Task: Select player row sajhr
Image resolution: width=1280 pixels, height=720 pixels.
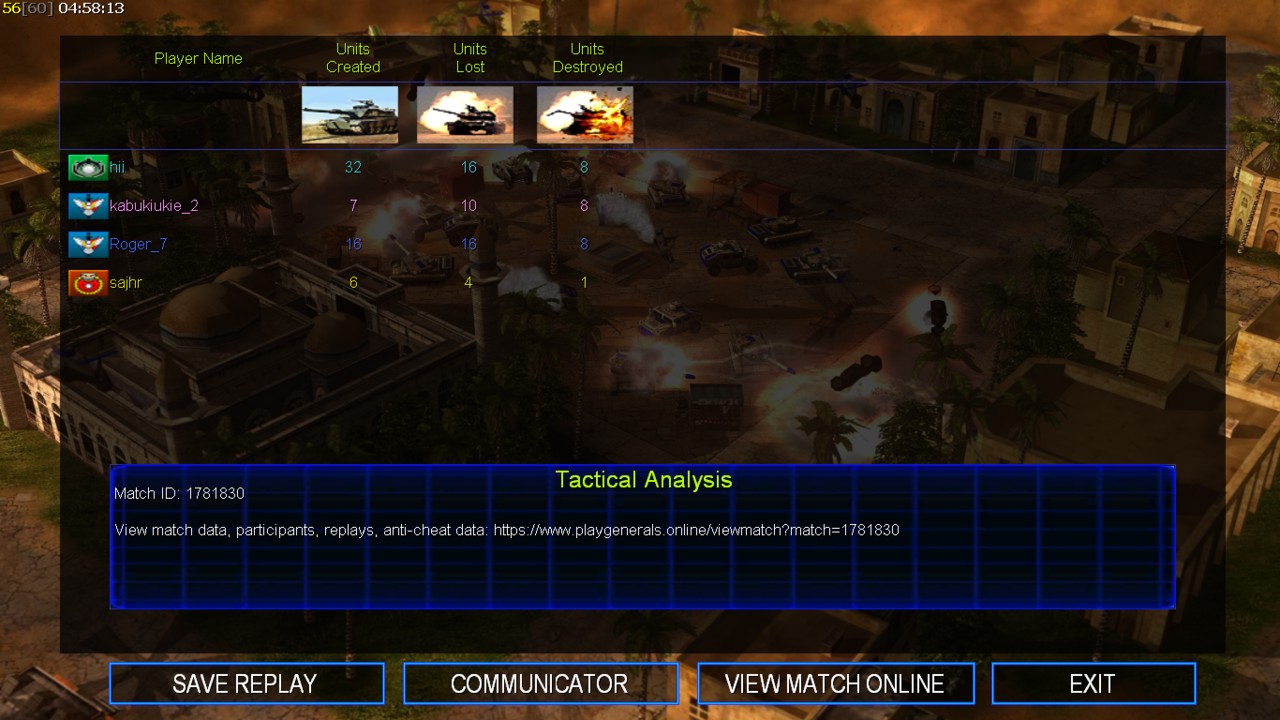Action: tap(126, 283)
